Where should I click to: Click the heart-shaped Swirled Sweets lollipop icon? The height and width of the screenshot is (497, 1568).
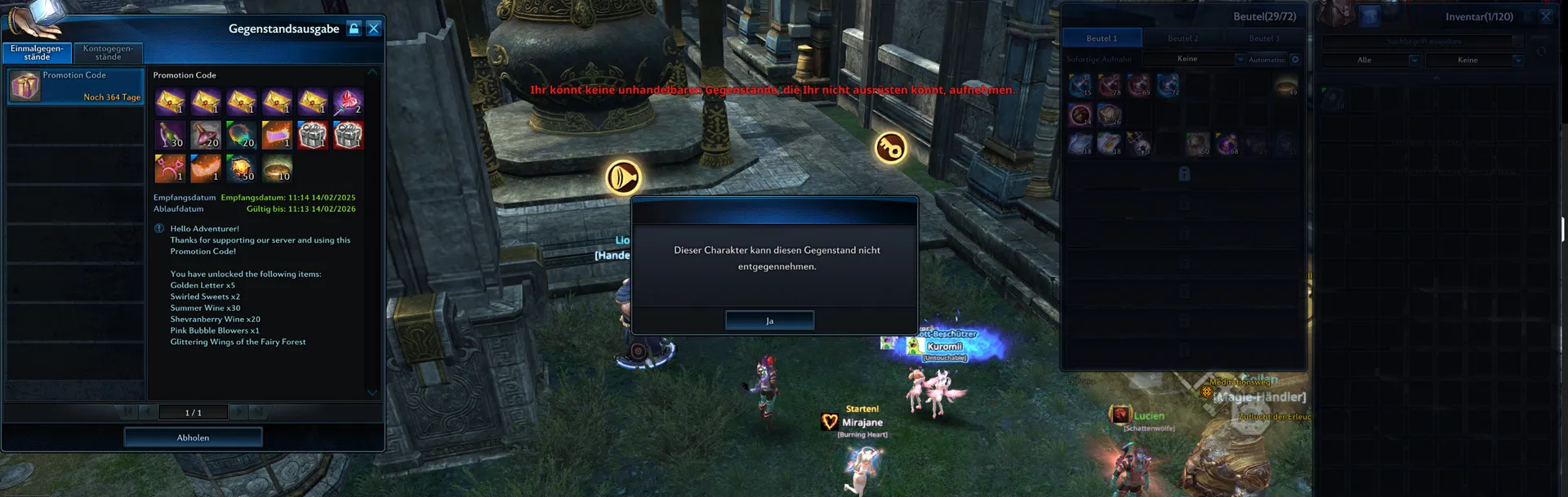click(x=348, y=101)
